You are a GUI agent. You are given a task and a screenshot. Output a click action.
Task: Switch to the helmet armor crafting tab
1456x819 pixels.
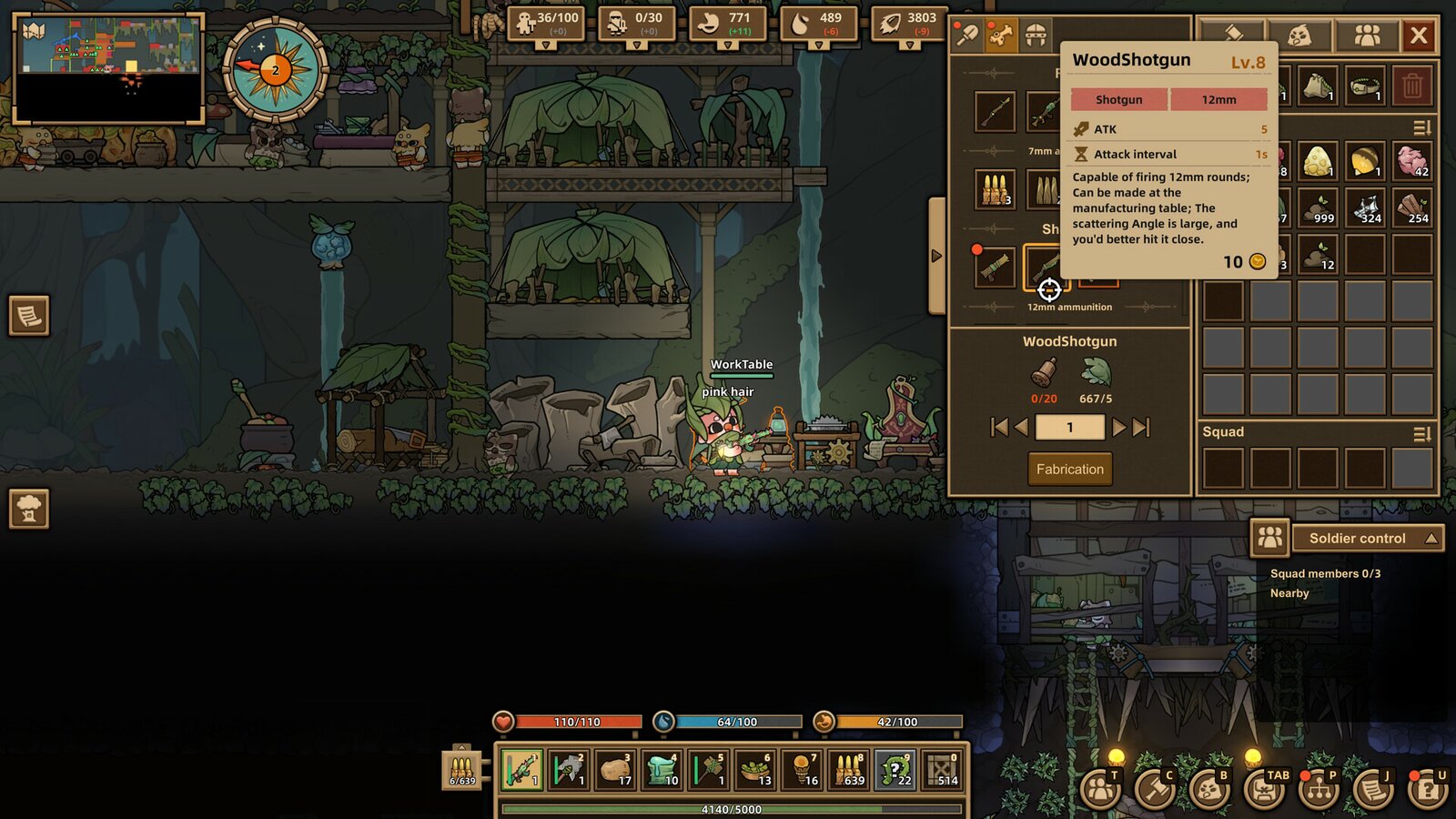tap(1036, 36)
